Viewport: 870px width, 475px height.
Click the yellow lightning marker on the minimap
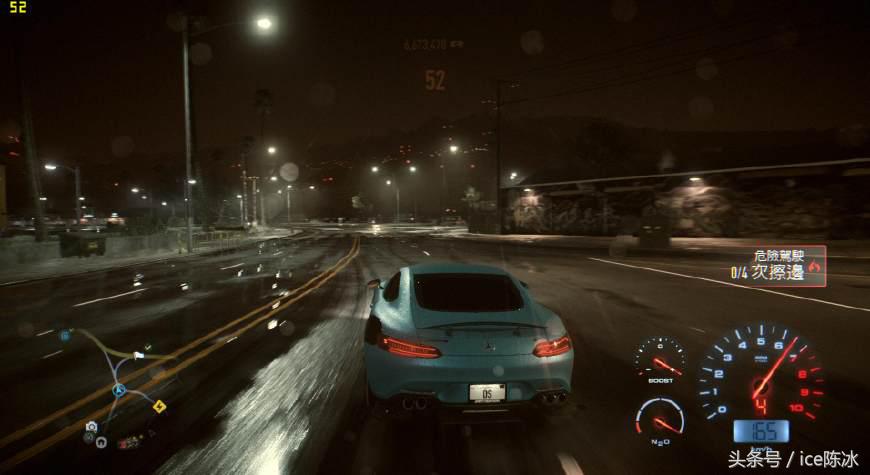158,405
